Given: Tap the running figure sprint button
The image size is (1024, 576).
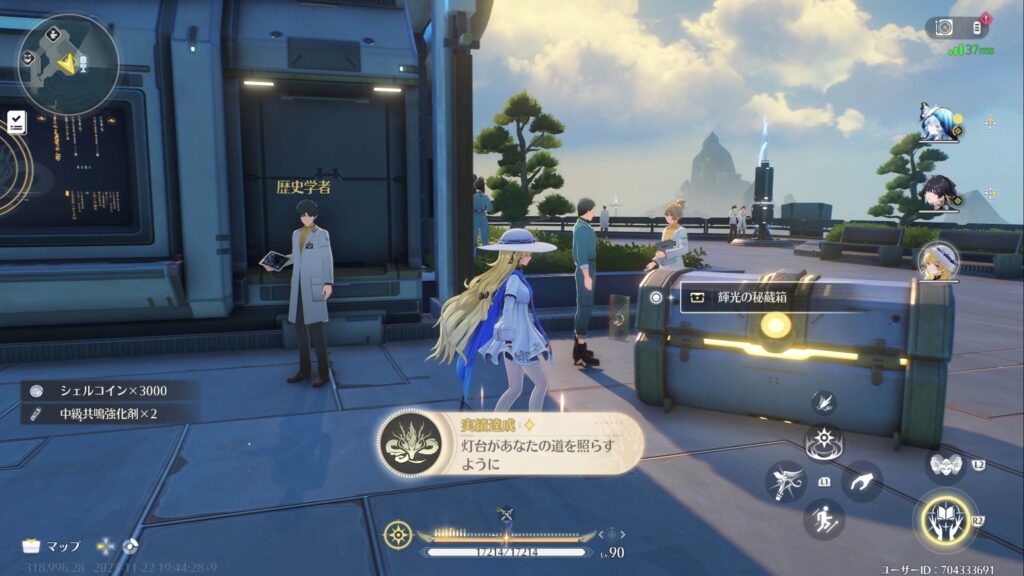Looking at the screenshot, I should tap(823, 519).
